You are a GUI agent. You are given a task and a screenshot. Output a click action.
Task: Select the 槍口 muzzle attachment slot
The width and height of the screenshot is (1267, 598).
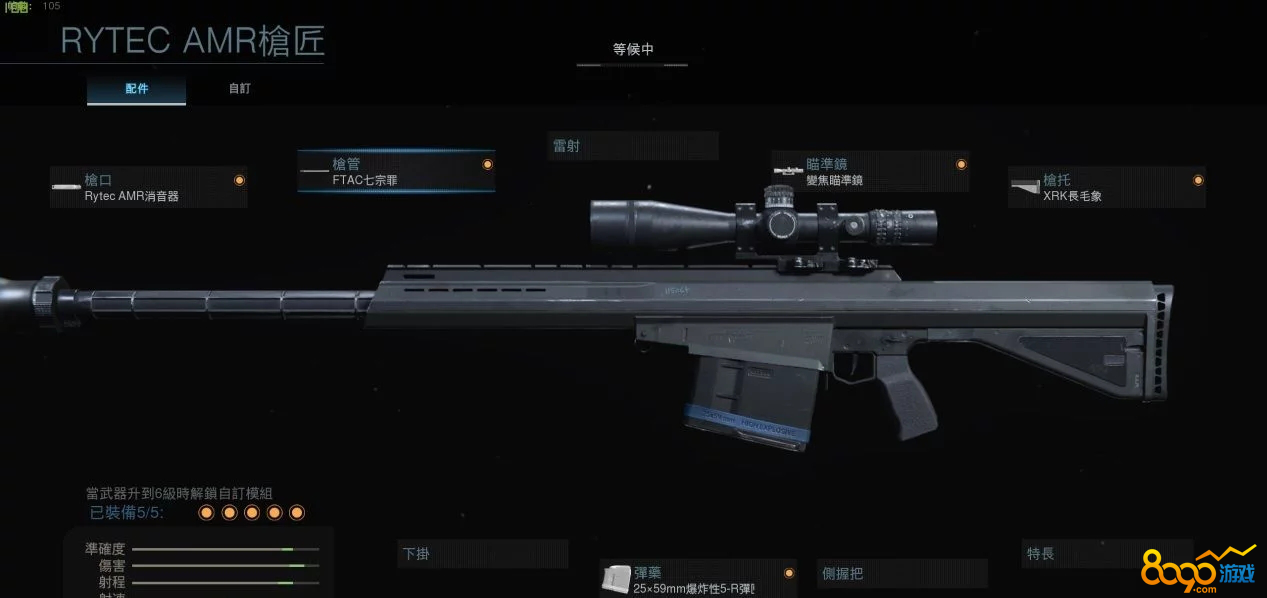[x=149, y=187]
